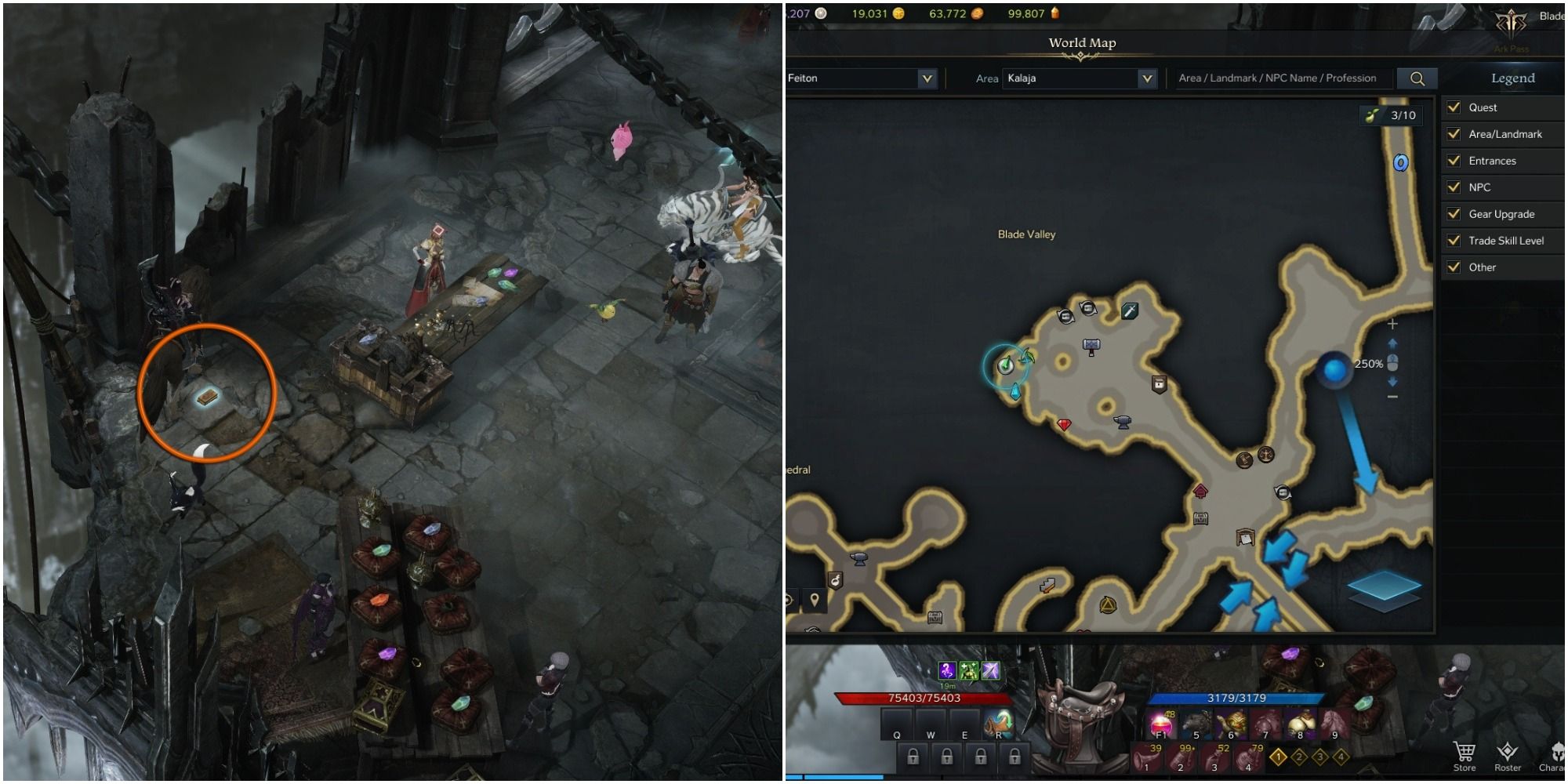Click the treasure chest icon on the map
Image resolution: width=1568 pixels, height=784 pixels.
(x=1200, y=519)
